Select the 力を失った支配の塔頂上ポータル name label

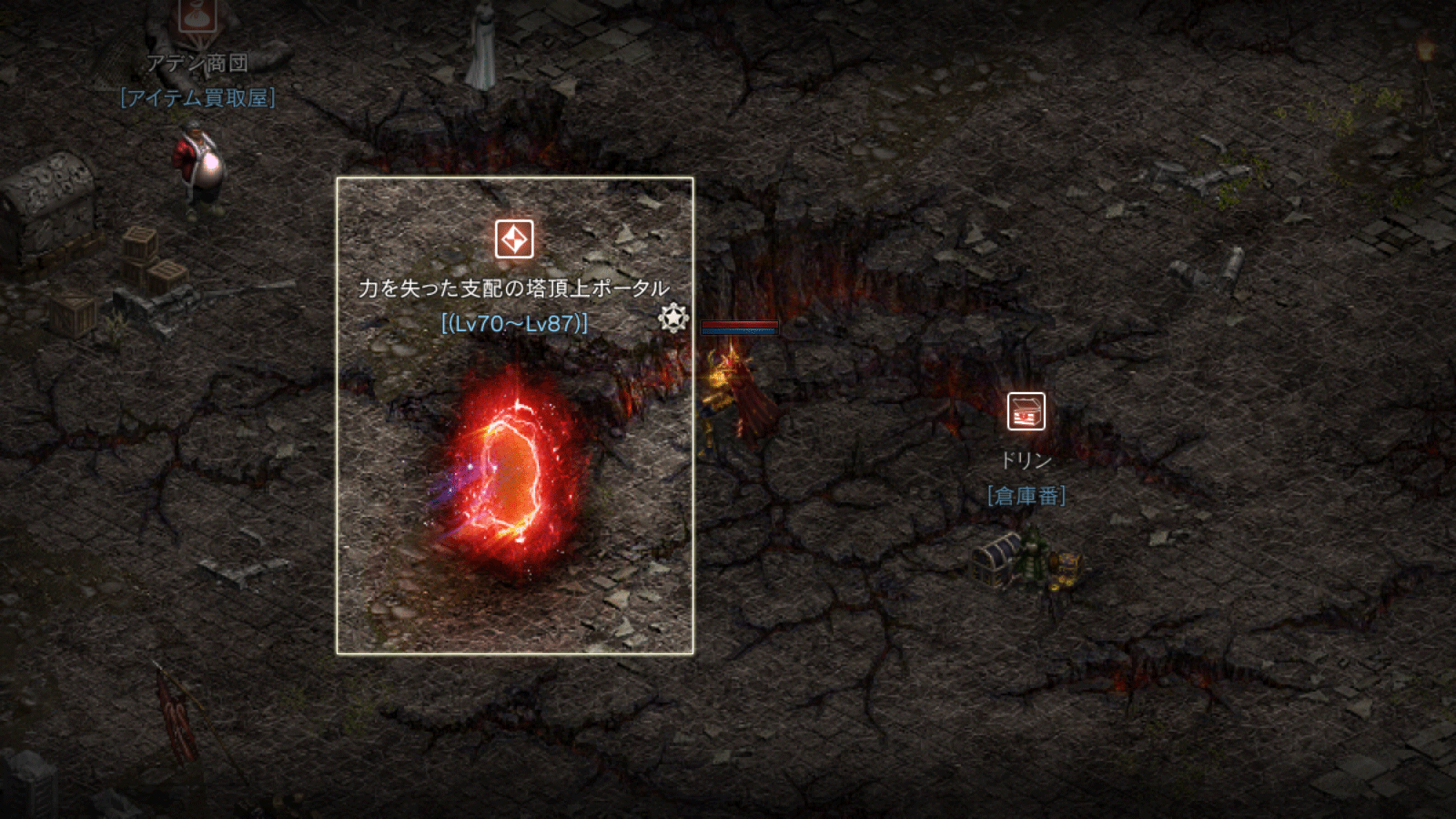pyautogui.click(x=514, y=288)
